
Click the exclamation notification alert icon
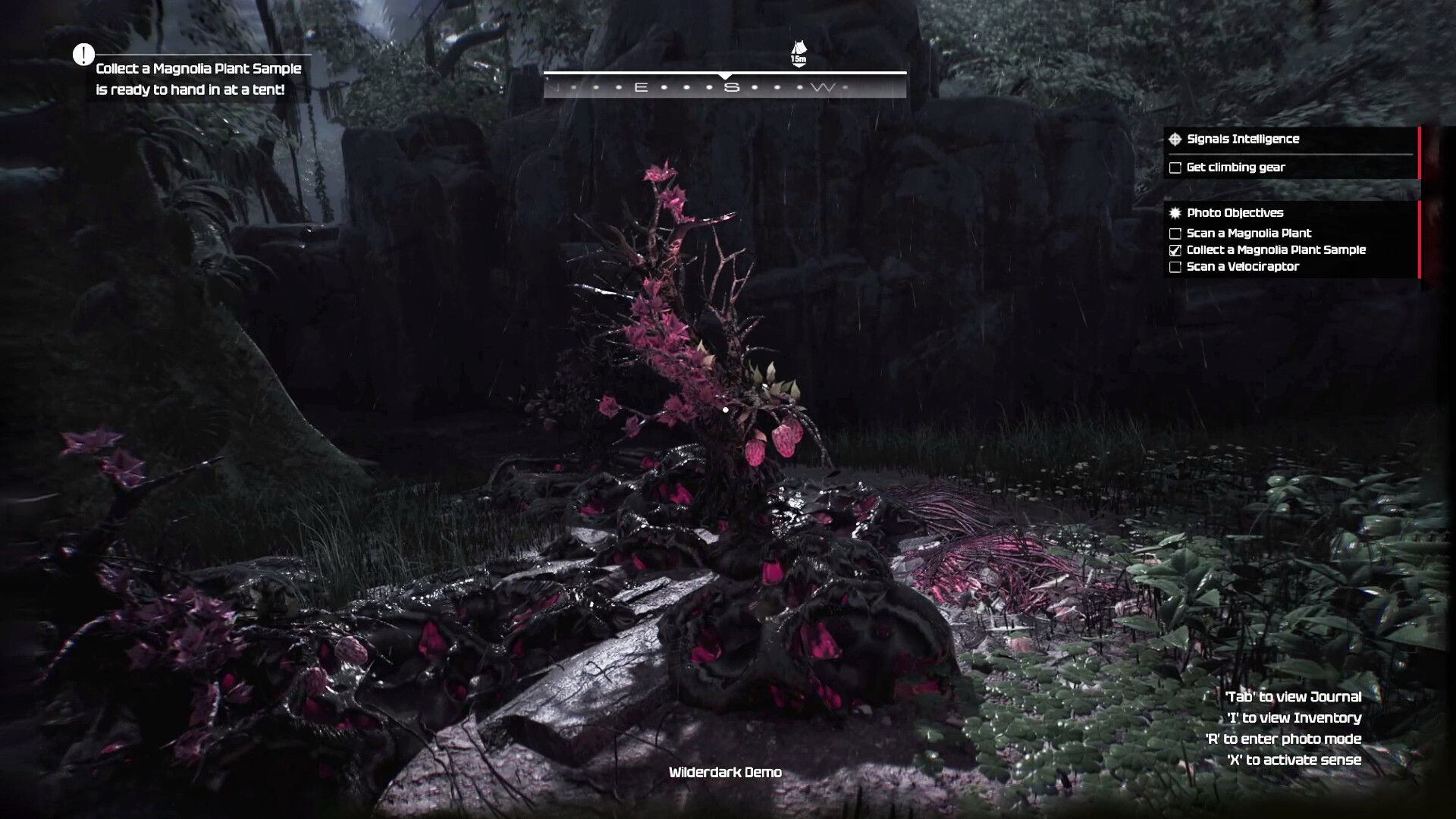[83, 55]
